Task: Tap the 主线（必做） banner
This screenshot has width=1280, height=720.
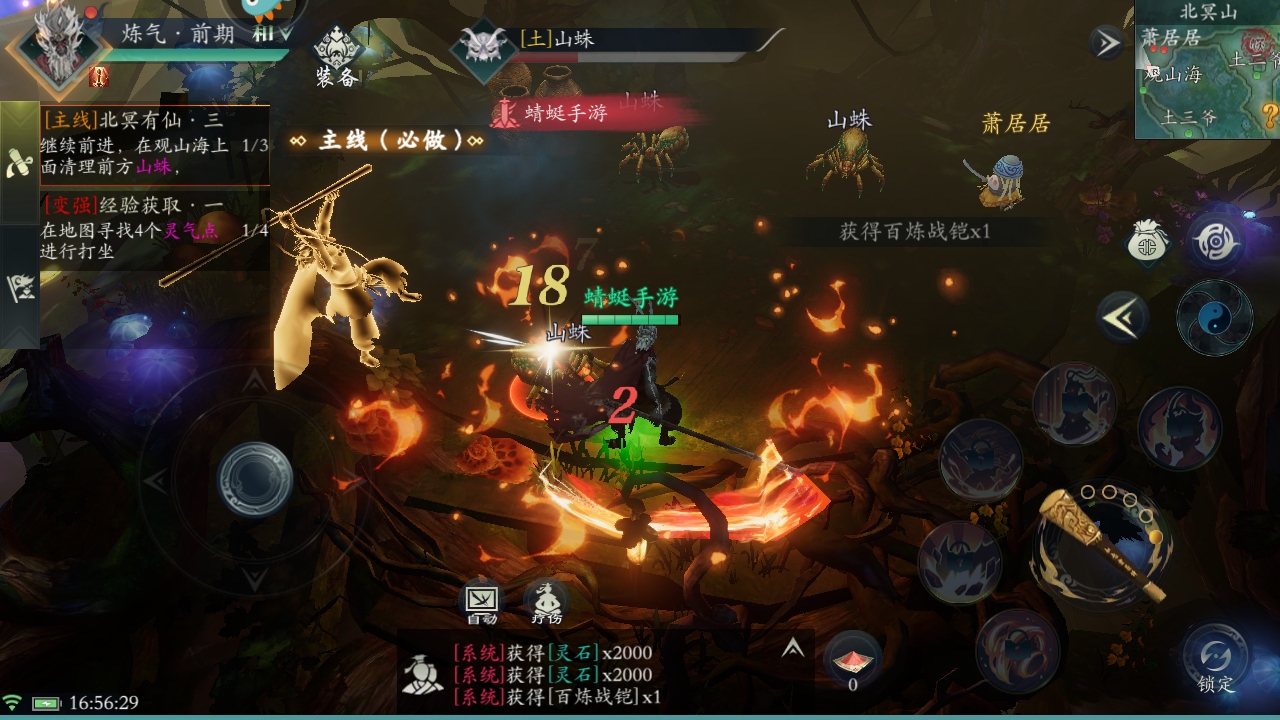Action: tap(387, 140)
